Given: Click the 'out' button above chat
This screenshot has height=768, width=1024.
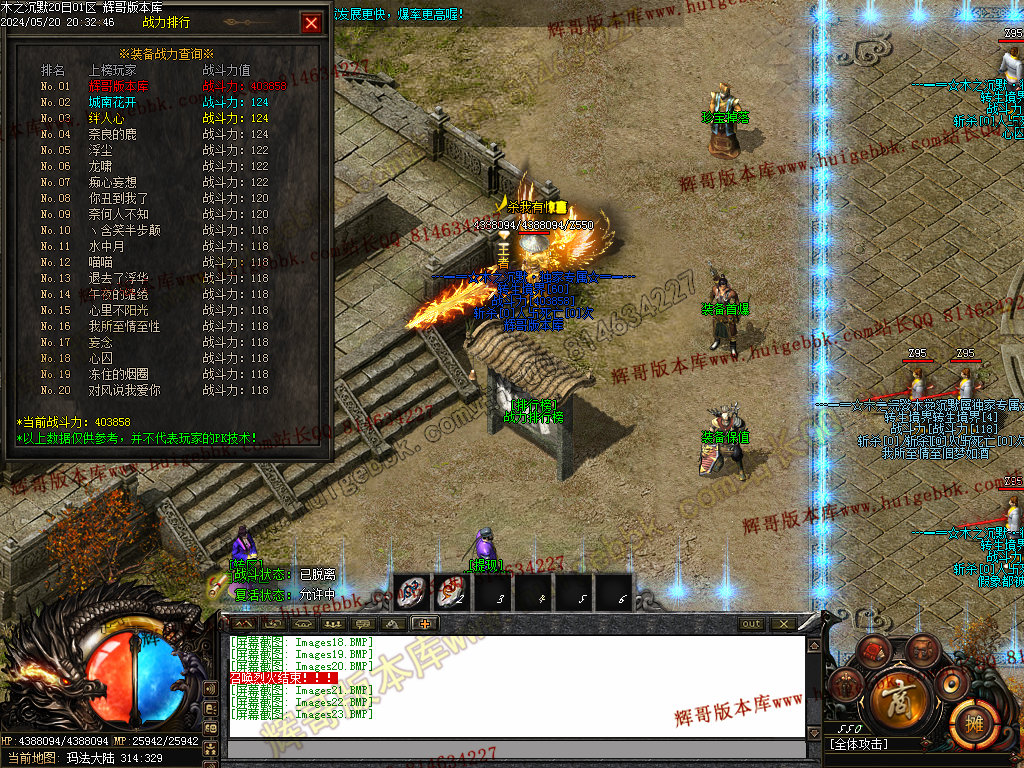Looking at the screenshot, I should pyautogui.click(x=751, y=624).
